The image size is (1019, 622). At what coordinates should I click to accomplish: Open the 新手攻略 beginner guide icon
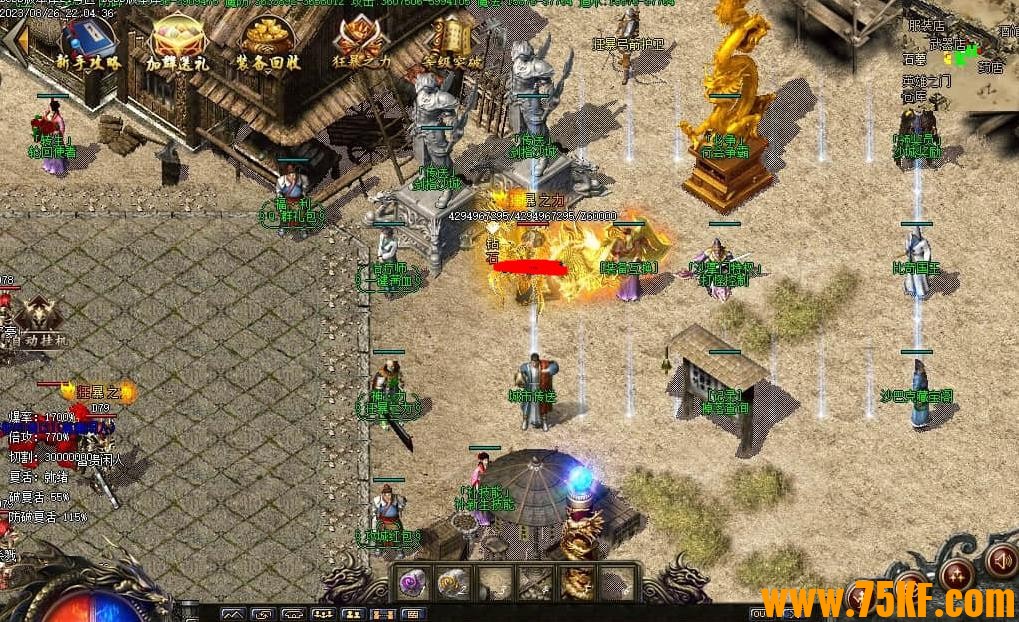[x=86, y=42]
